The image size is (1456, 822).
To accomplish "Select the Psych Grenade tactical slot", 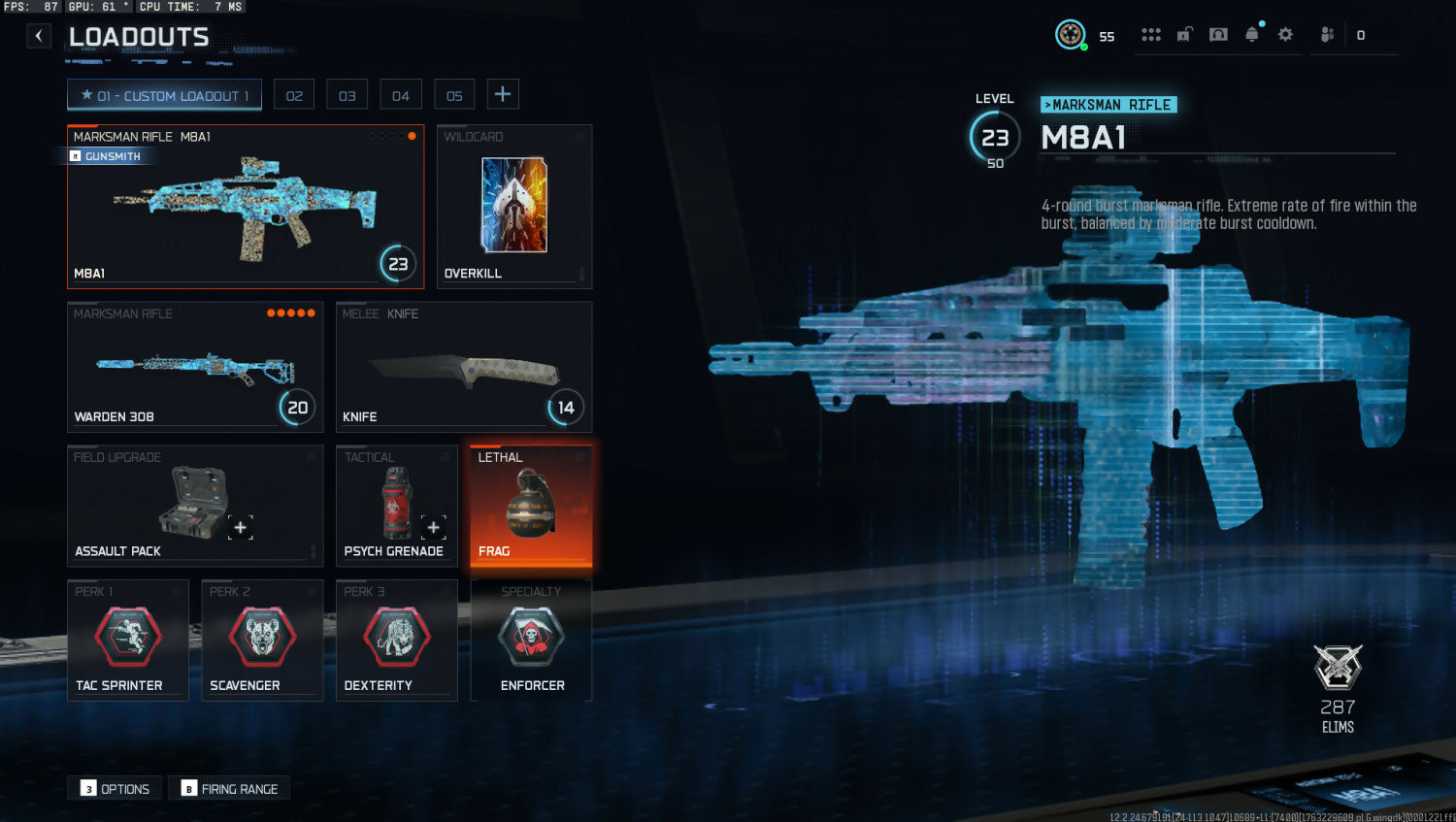I will click(396, 506).
